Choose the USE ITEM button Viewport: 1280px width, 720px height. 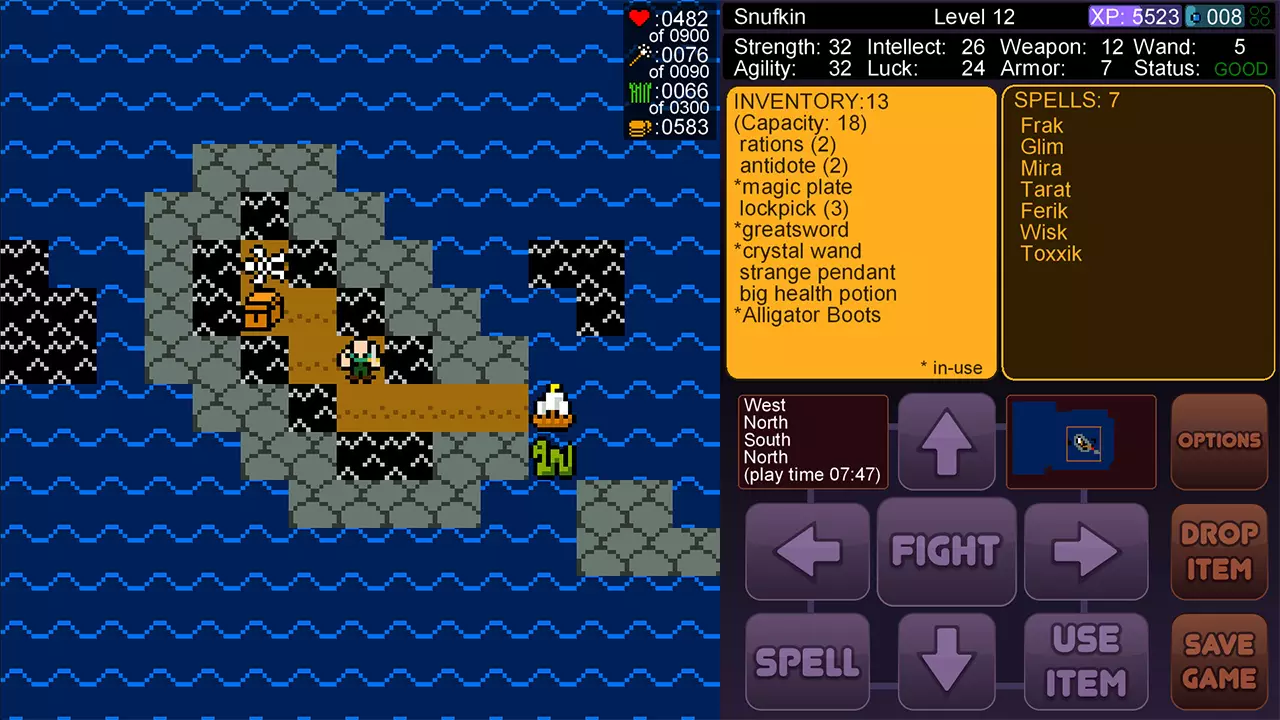click(x=1086, y=661)
